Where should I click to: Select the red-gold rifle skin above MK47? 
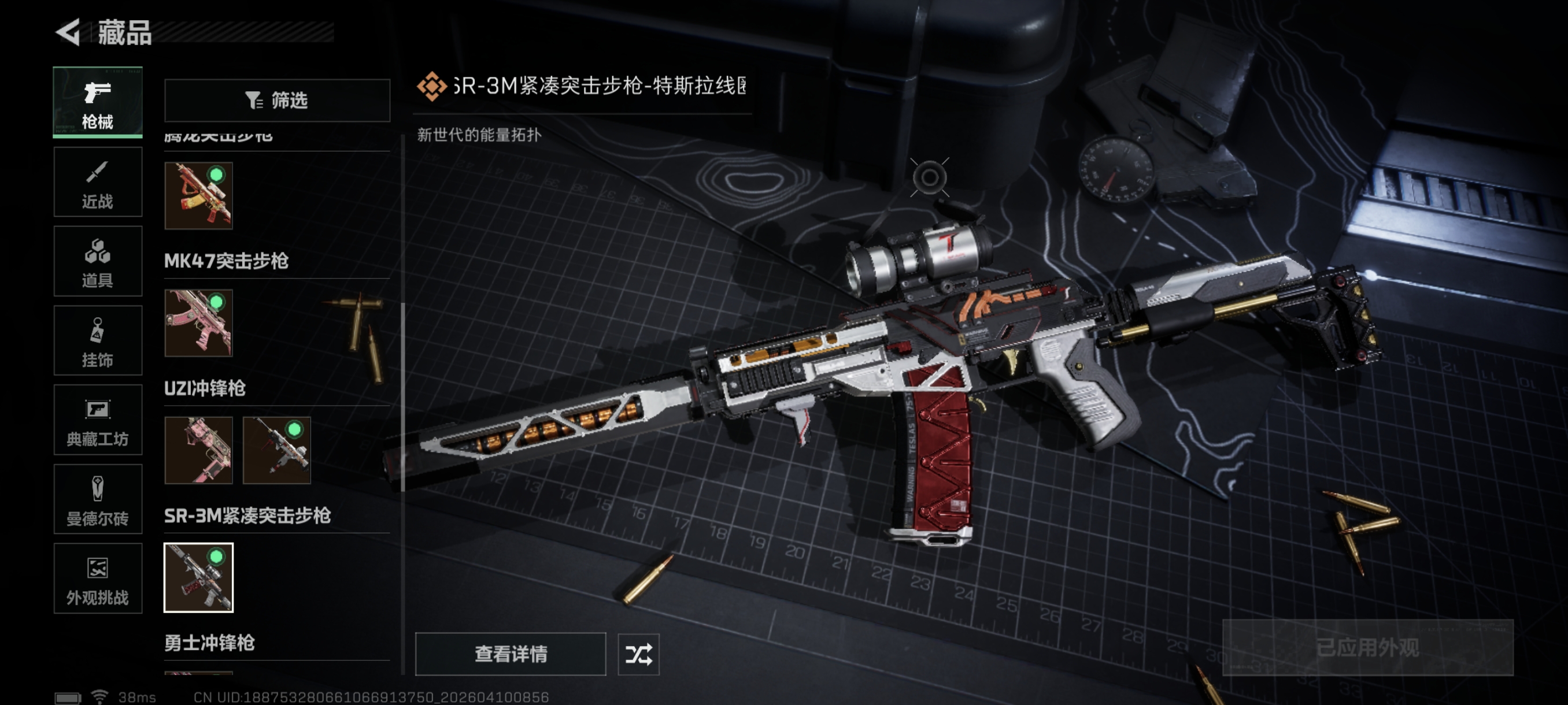point(198,196)
